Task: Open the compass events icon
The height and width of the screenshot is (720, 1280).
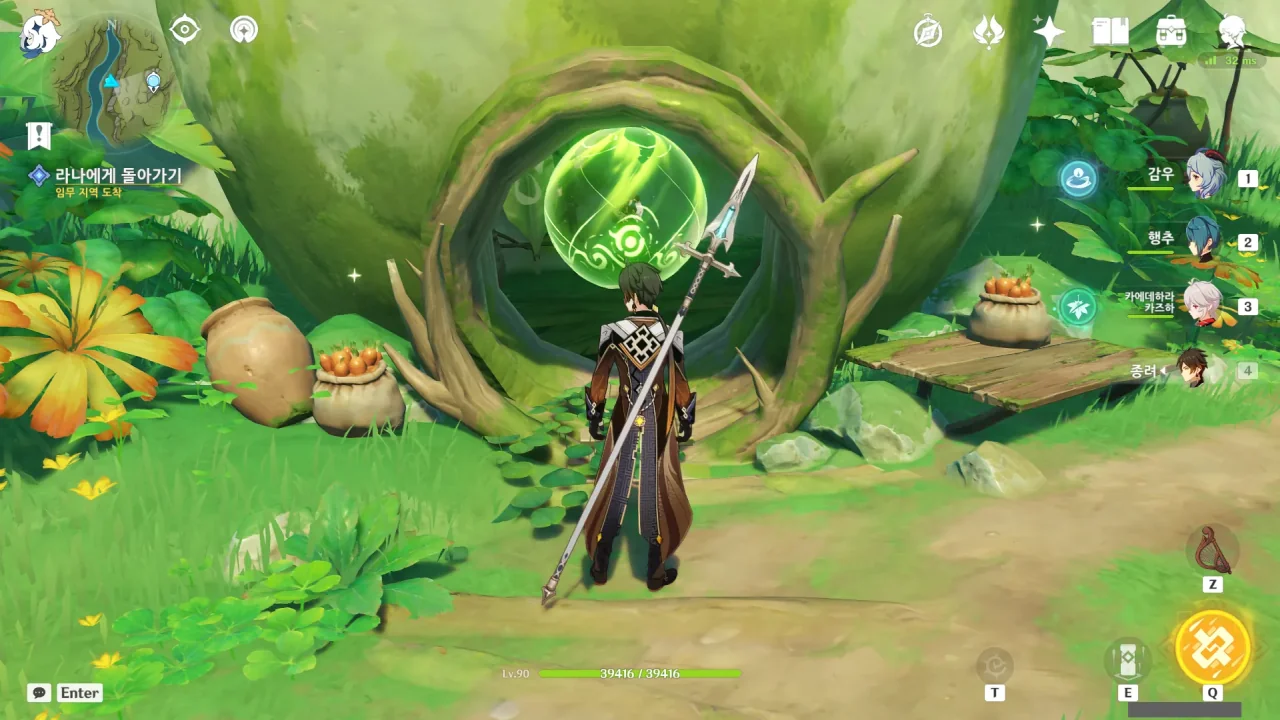Action: (x=928, y=32)
